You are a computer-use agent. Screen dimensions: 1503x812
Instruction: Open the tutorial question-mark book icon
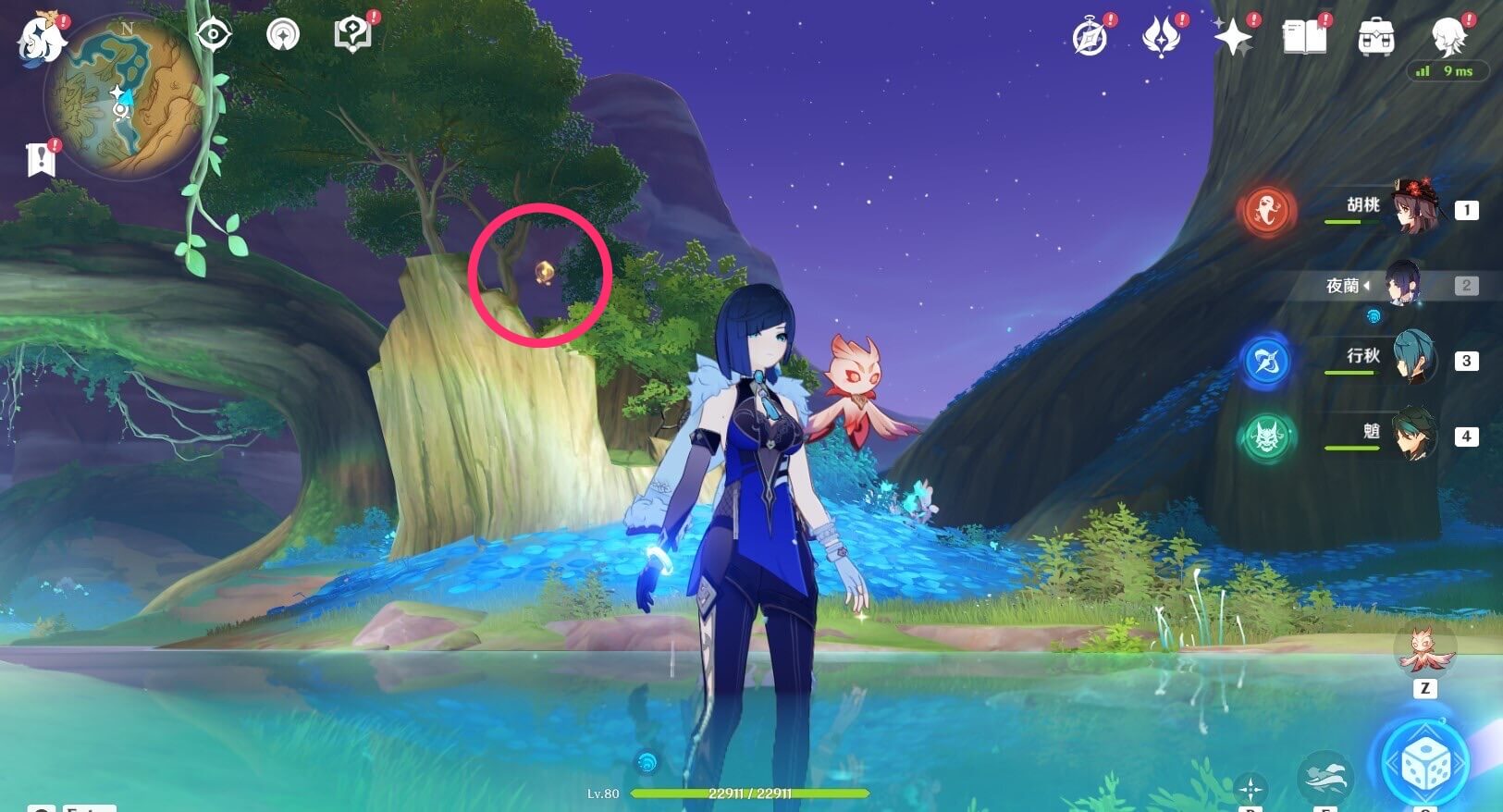coord(352,32)
